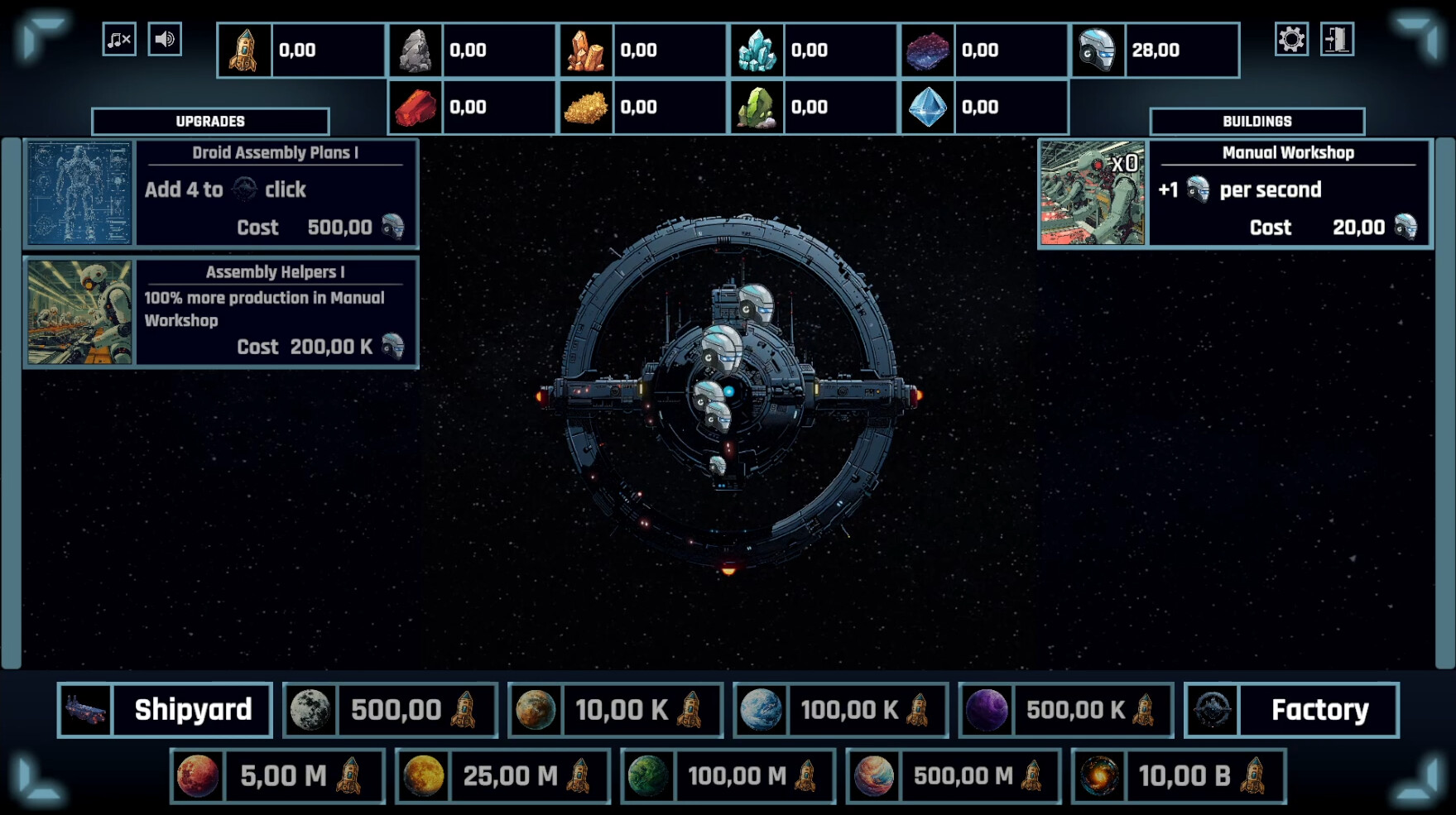
Task: Expand the Buildings panel header
Action: [x=1257, y=121]
